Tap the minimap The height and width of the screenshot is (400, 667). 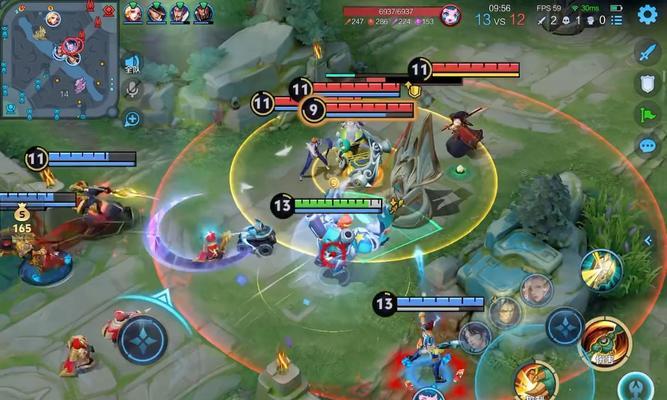60,59
